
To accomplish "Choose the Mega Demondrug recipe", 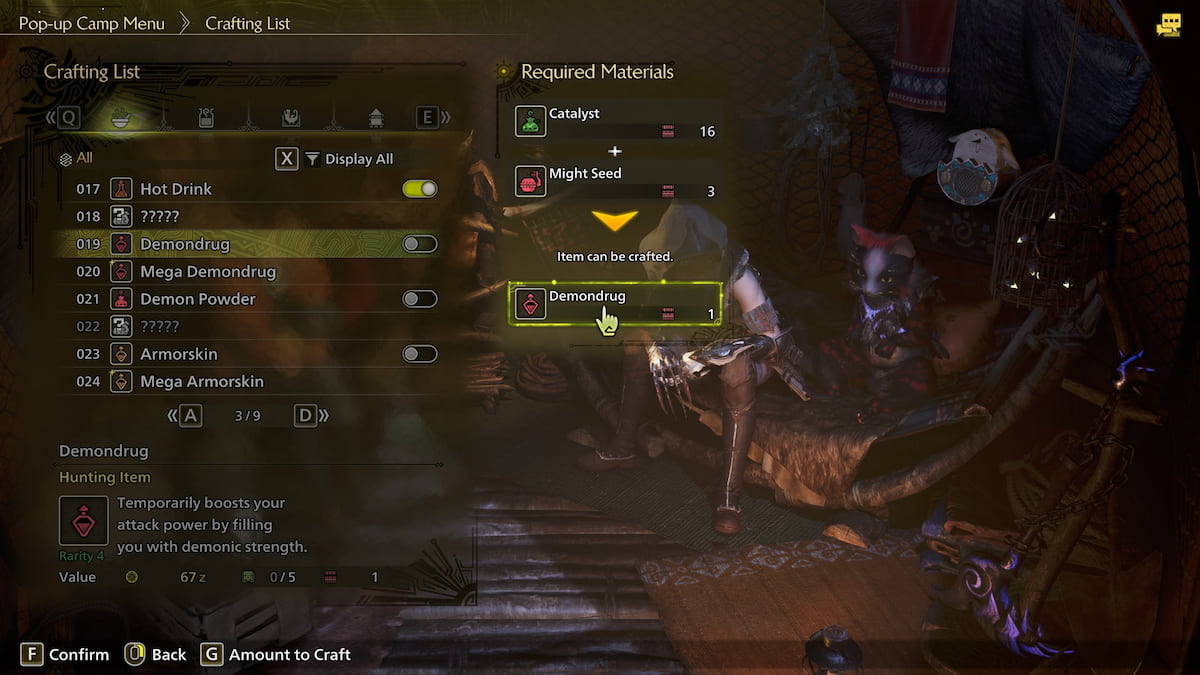I will point(207,272).
